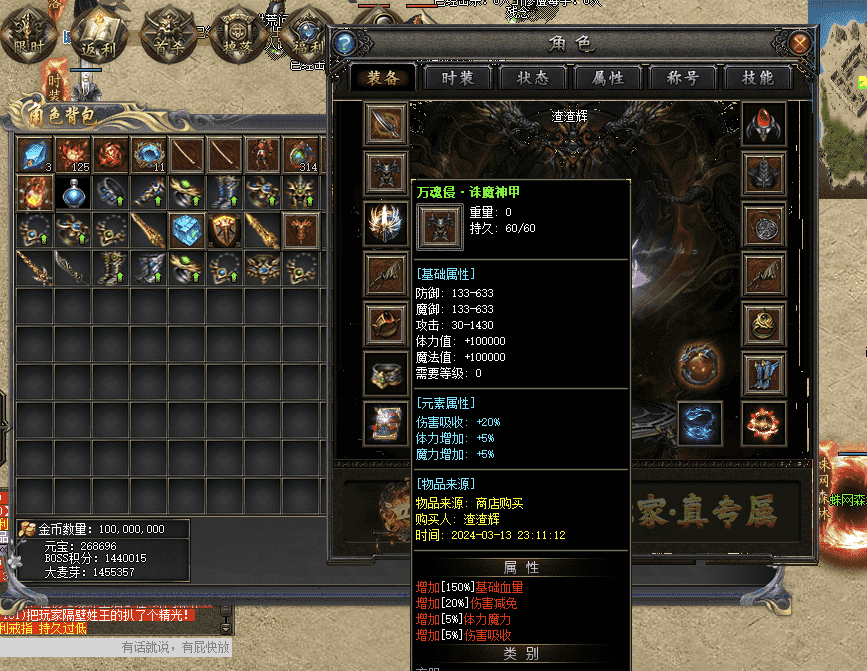The width and height of the screenshot is (867, 671).
Task: Select the 装备 equipment tab
Action: [384, 78]
